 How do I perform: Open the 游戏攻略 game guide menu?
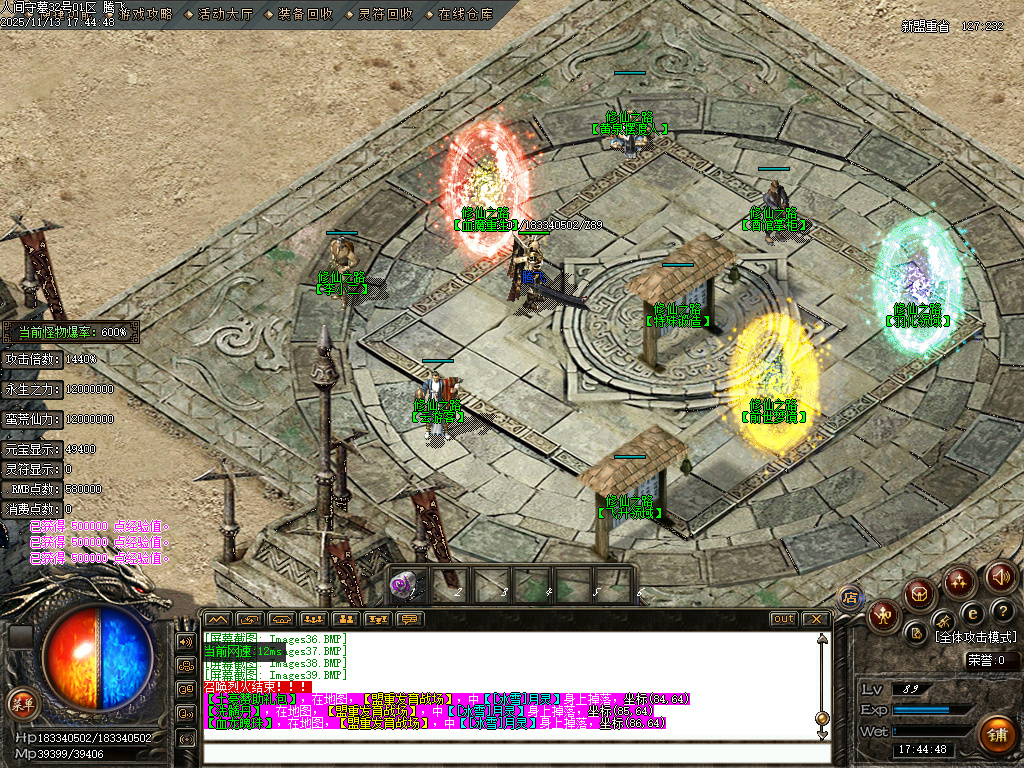[x=145, y=15]
